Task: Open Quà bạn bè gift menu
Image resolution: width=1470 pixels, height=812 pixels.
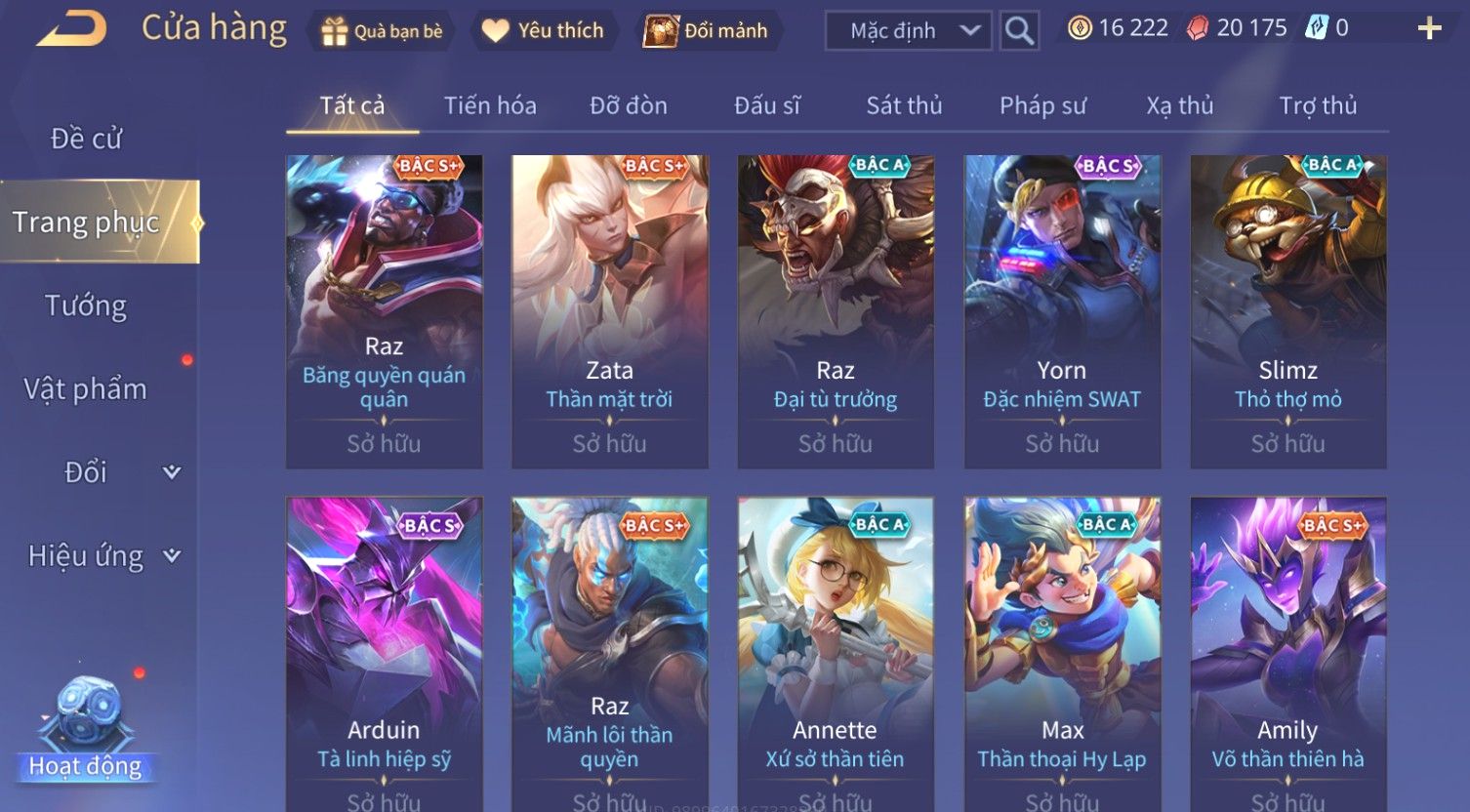Action: 382,31
